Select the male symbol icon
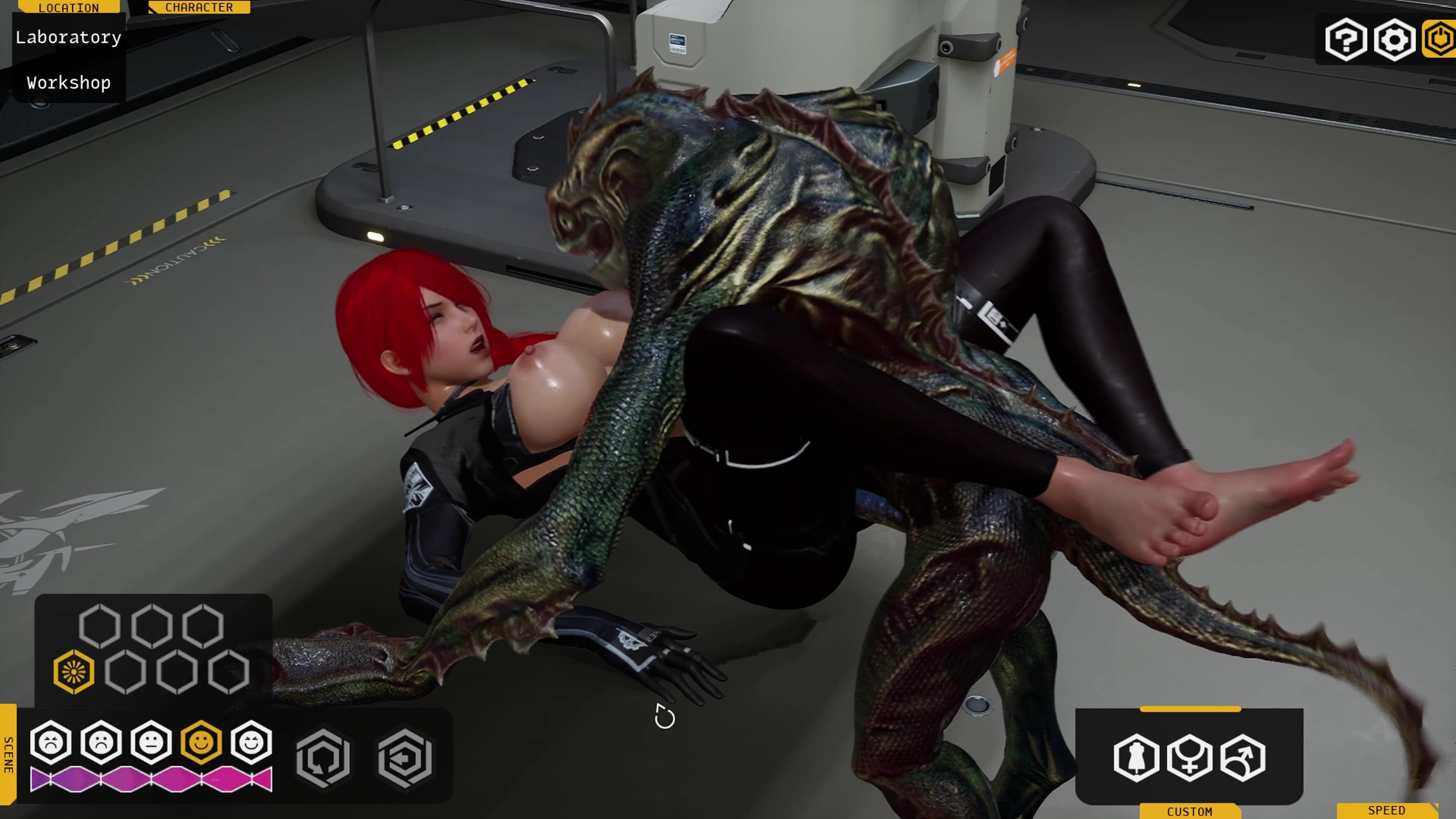 [1243, 758]
